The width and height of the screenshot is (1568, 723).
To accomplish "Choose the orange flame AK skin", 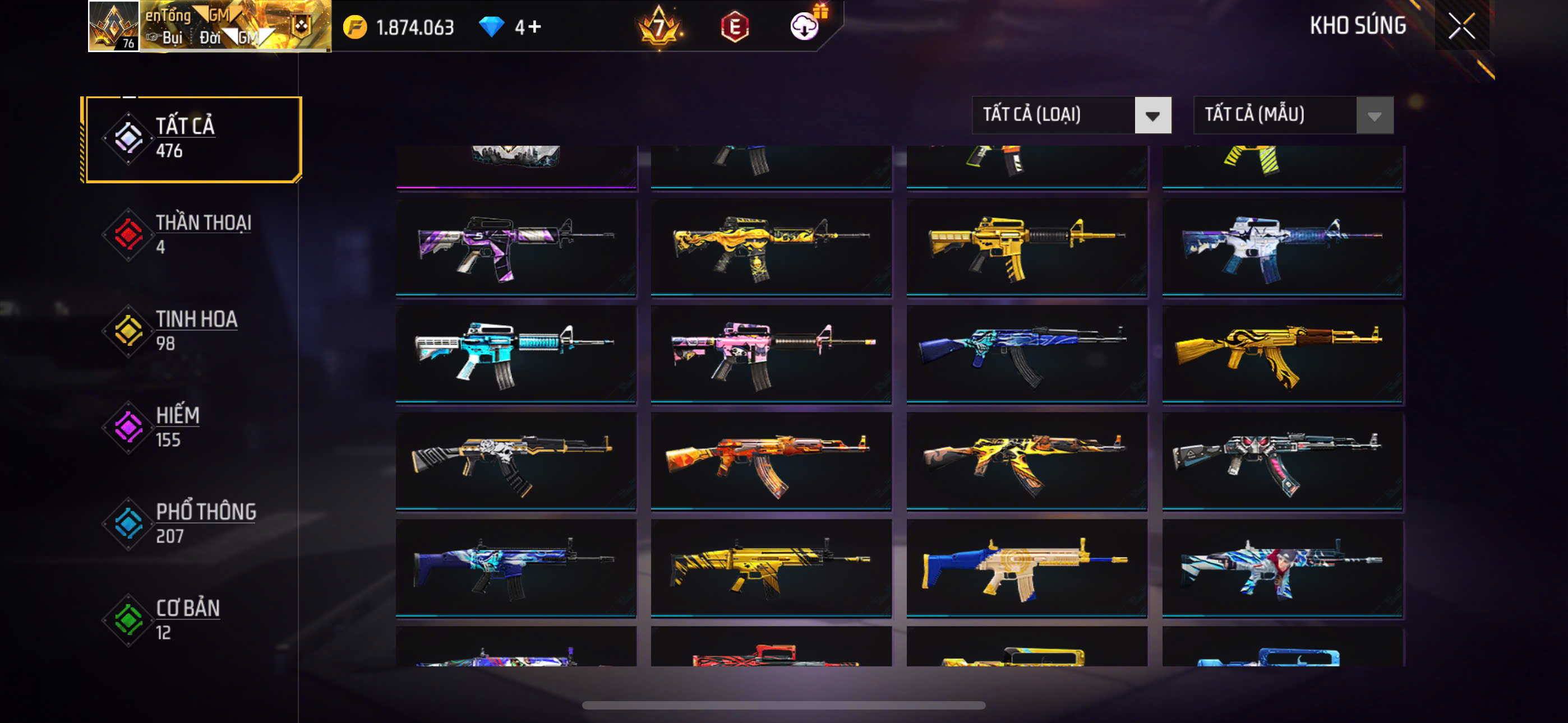I will tap(771, 461).
